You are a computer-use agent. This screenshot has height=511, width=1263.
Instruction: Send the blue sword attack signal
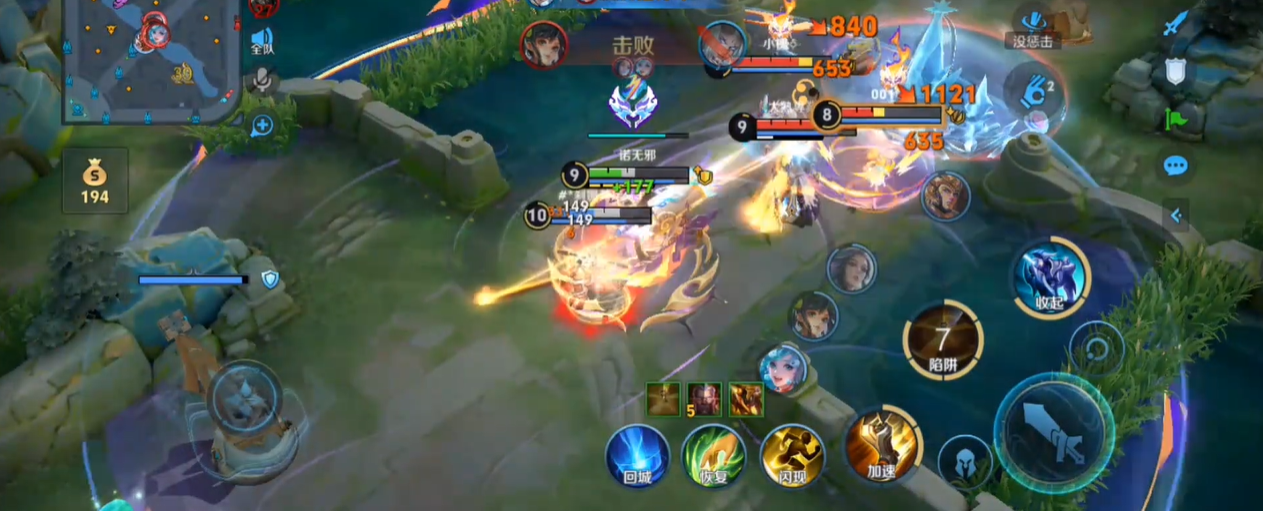(1175, 24)
